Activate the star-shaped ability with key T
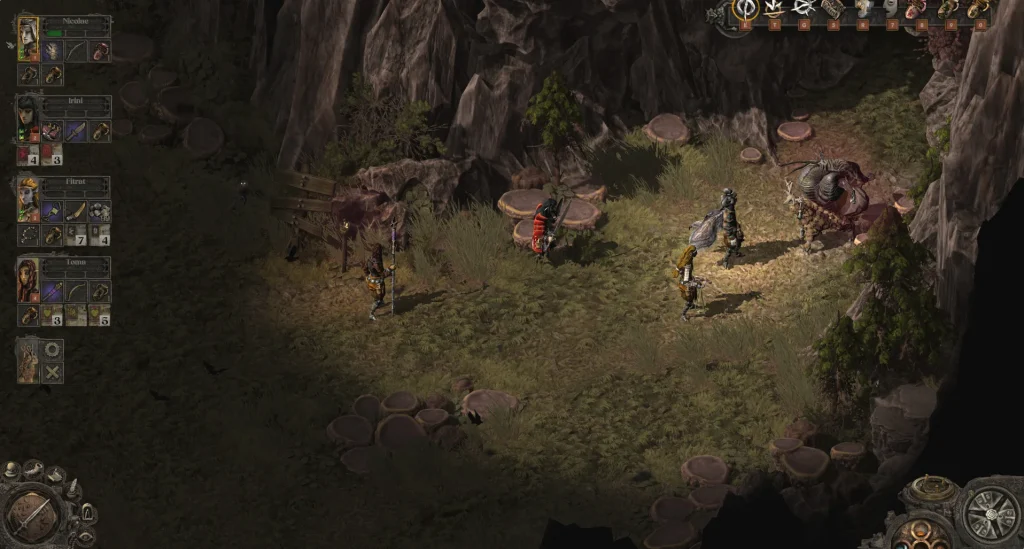 click(774, 10)
